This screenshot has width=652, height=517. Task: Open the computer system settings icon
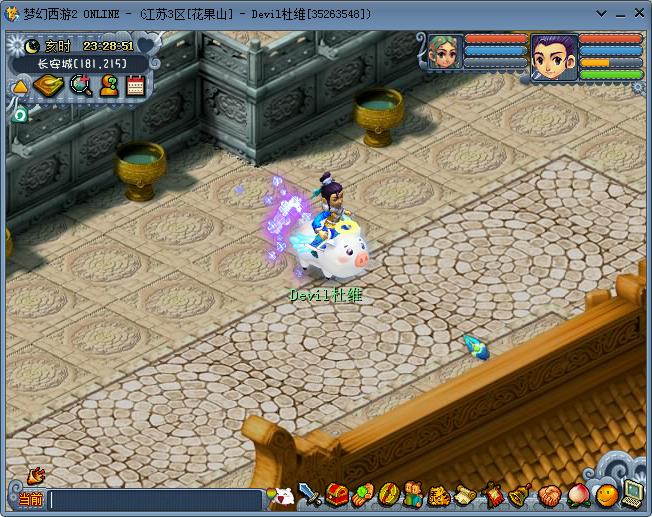tap(633, 492)
